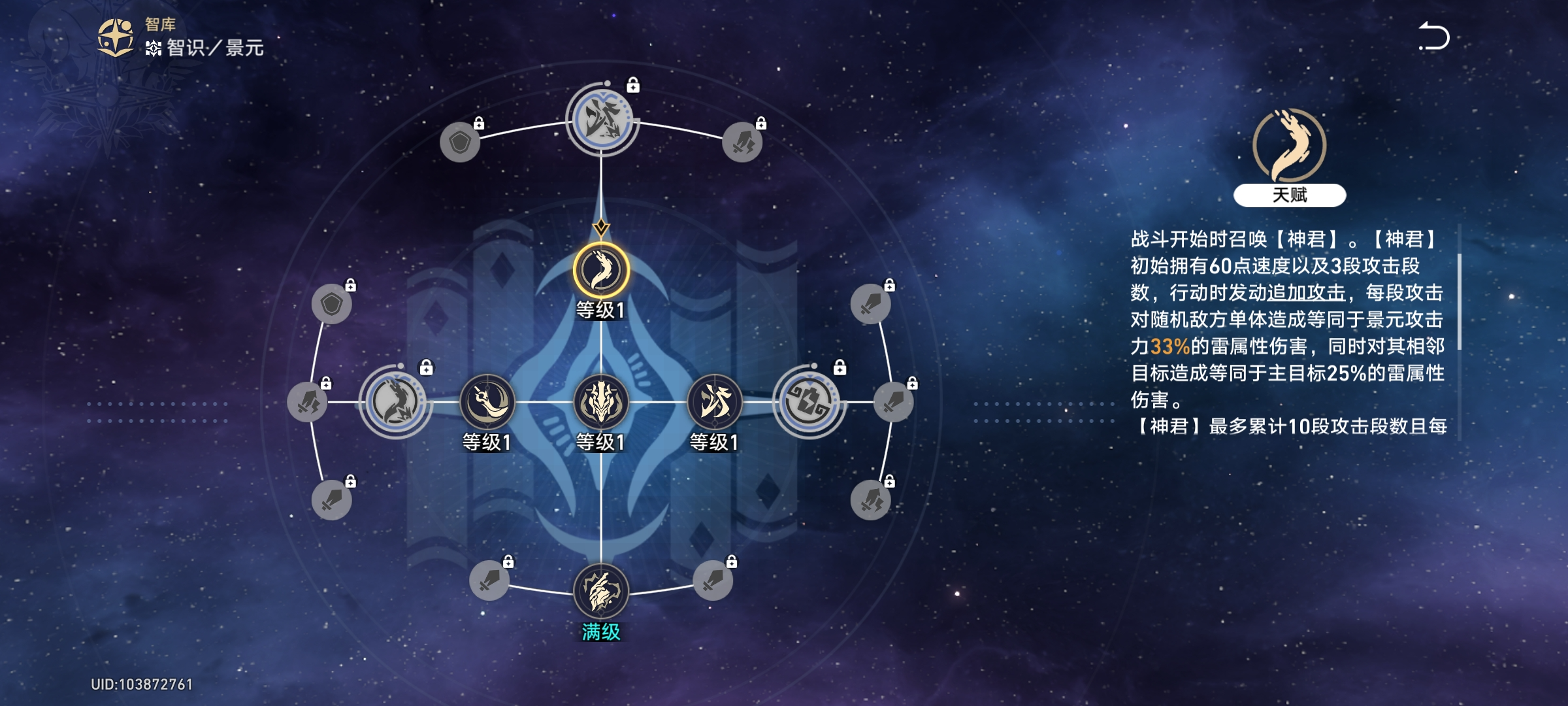Open the crescent glaive basic attack node
The image size is (1568, 706).
click(487, 401)
